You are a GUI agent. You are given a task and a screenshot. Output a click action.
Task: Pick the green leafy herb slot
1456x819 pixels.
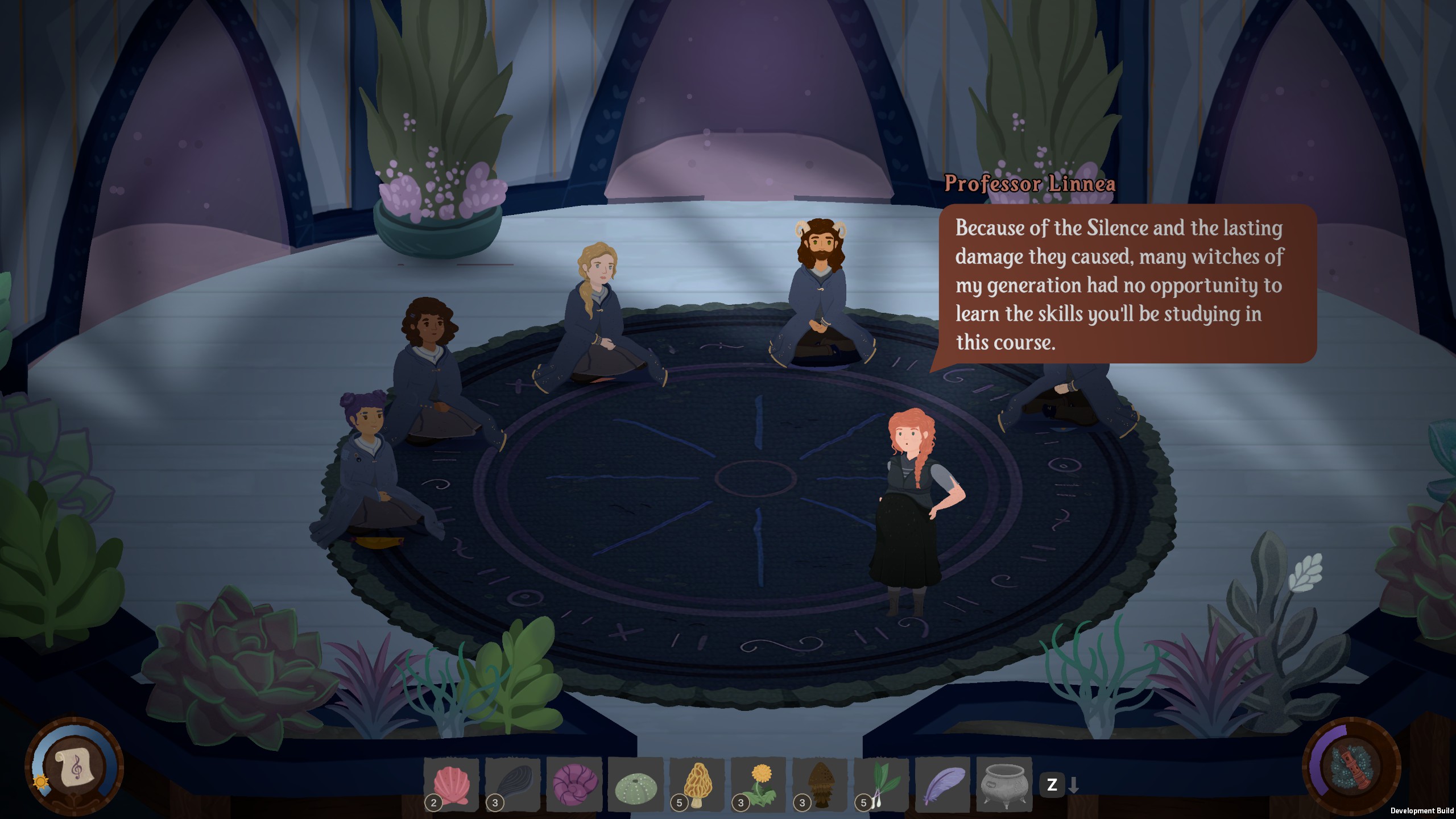(882, 785)
